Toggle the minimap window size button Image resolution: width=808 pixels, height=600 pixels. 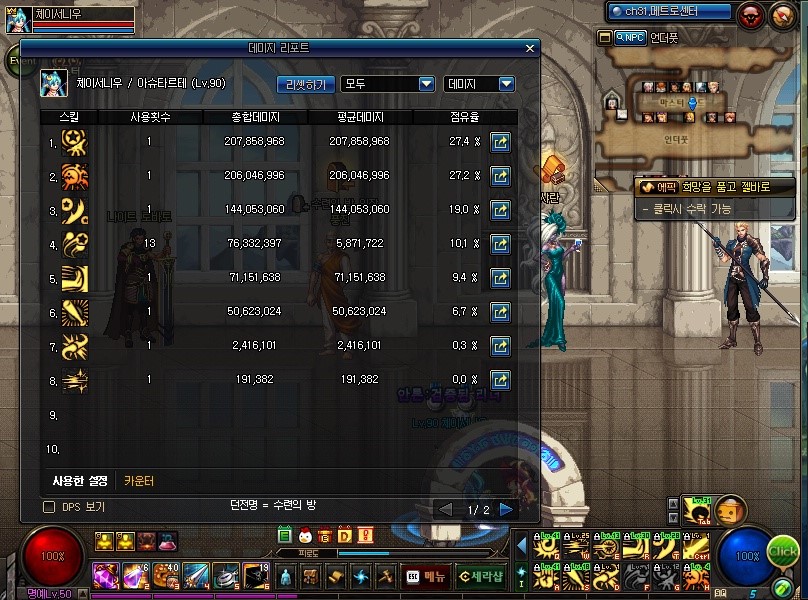[604, 37]
